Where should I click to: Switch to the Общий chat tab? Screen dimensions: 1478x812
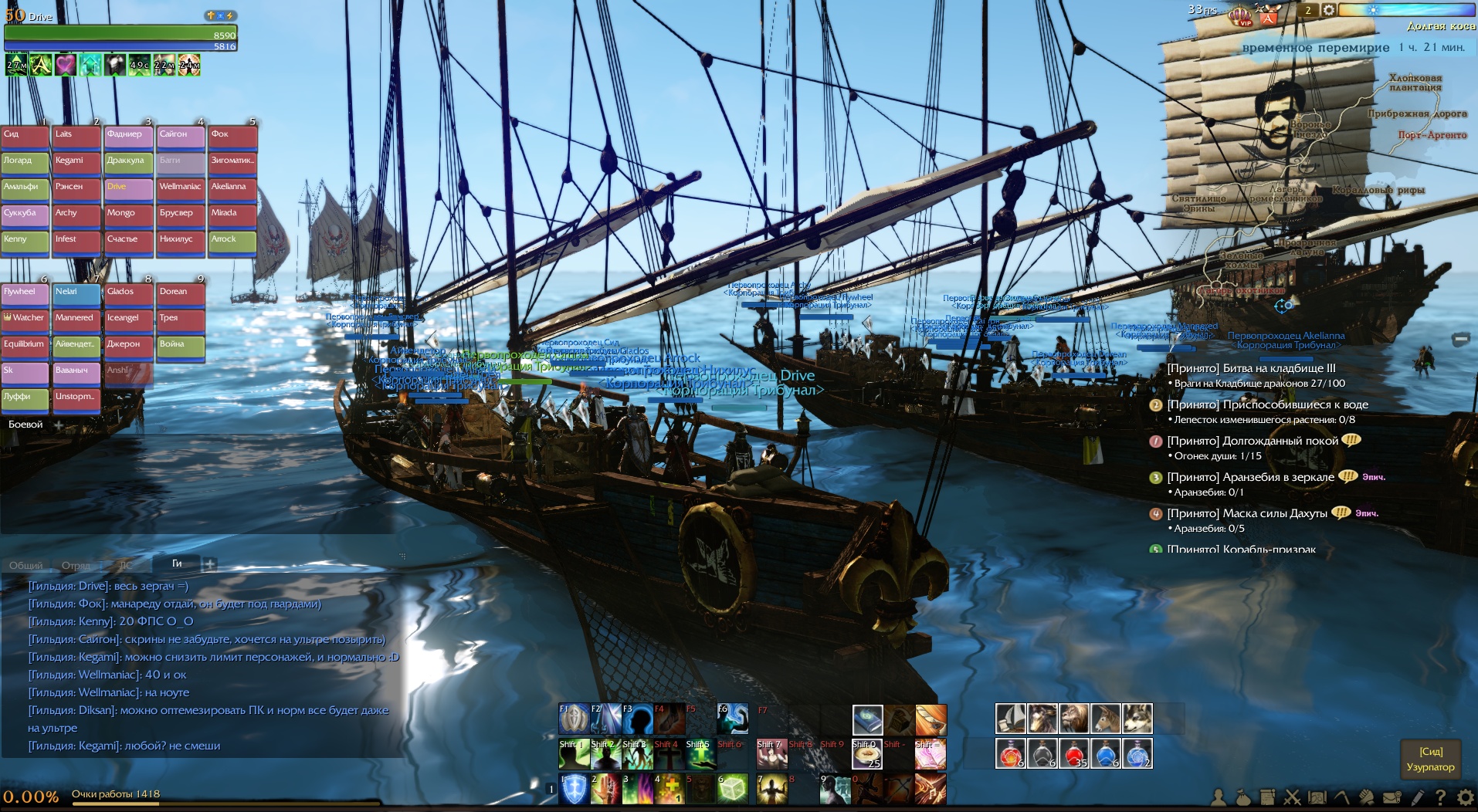(25, 565)
